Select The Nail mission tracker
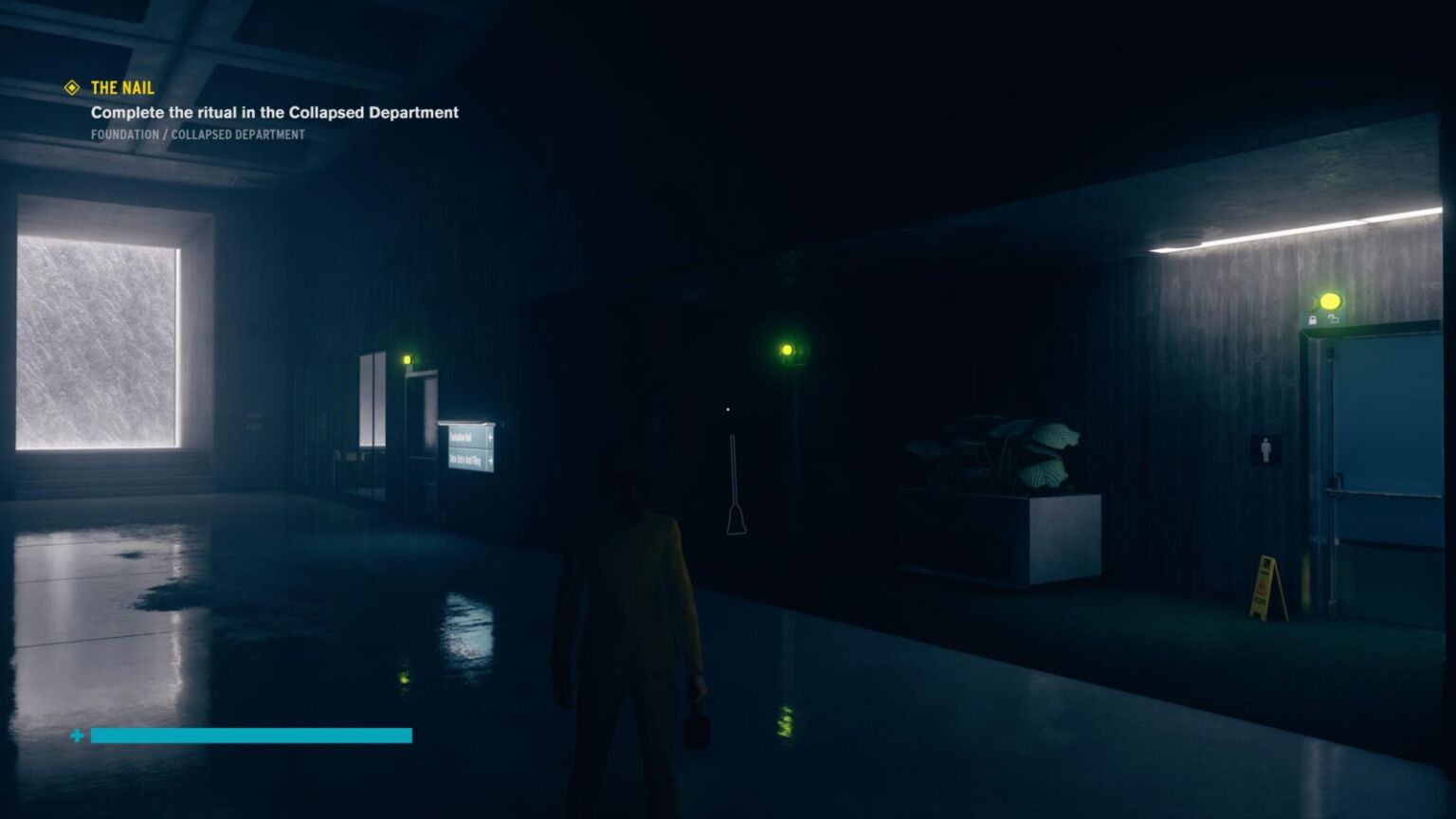The image size is (1456, 819). 121,88
